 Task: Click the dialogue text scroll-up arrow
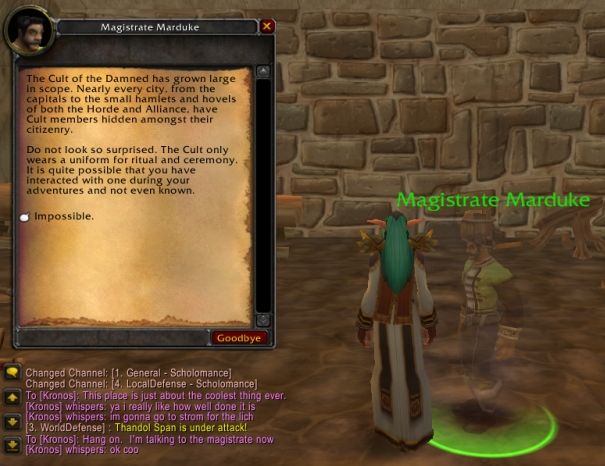click(x=263, y=71)
